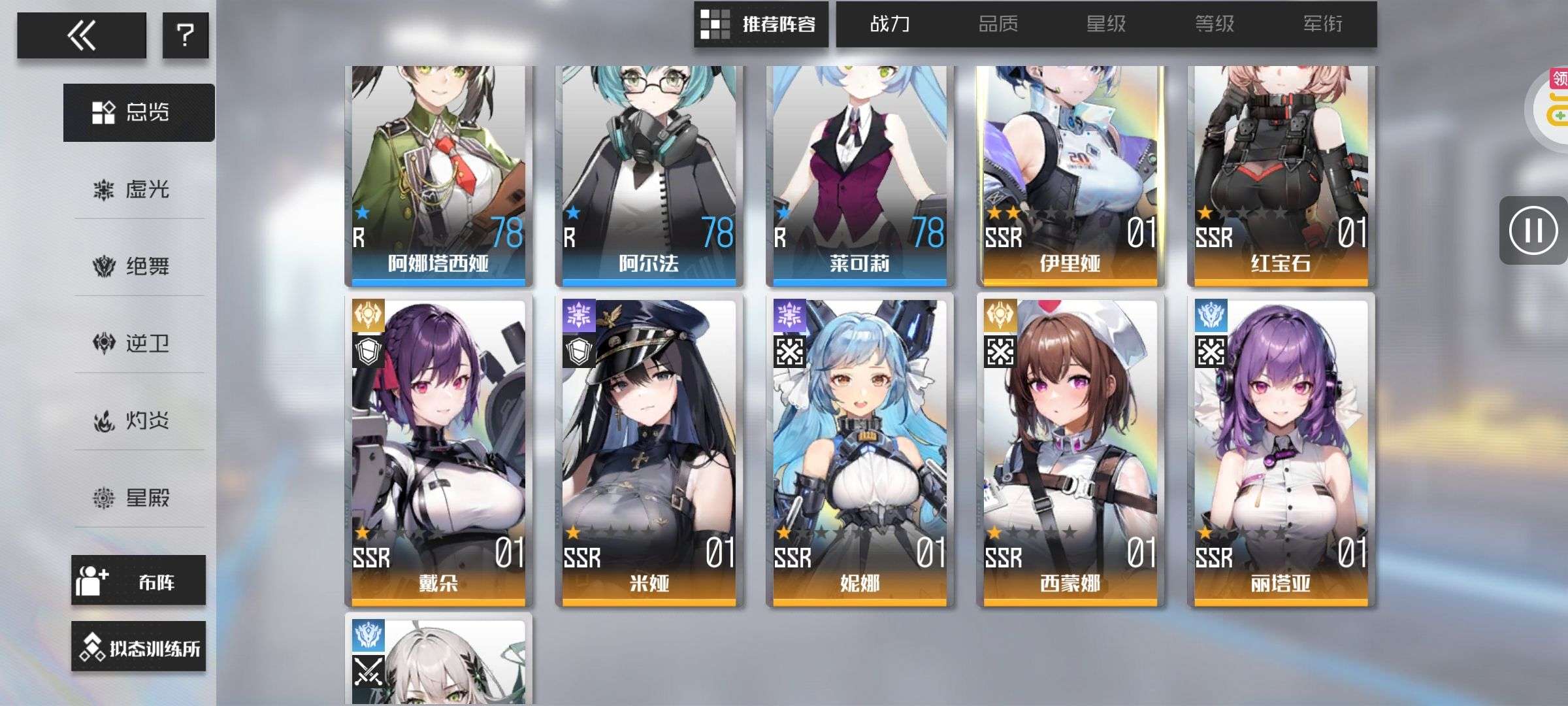Open the 布阵 formation button

point(139,580)
